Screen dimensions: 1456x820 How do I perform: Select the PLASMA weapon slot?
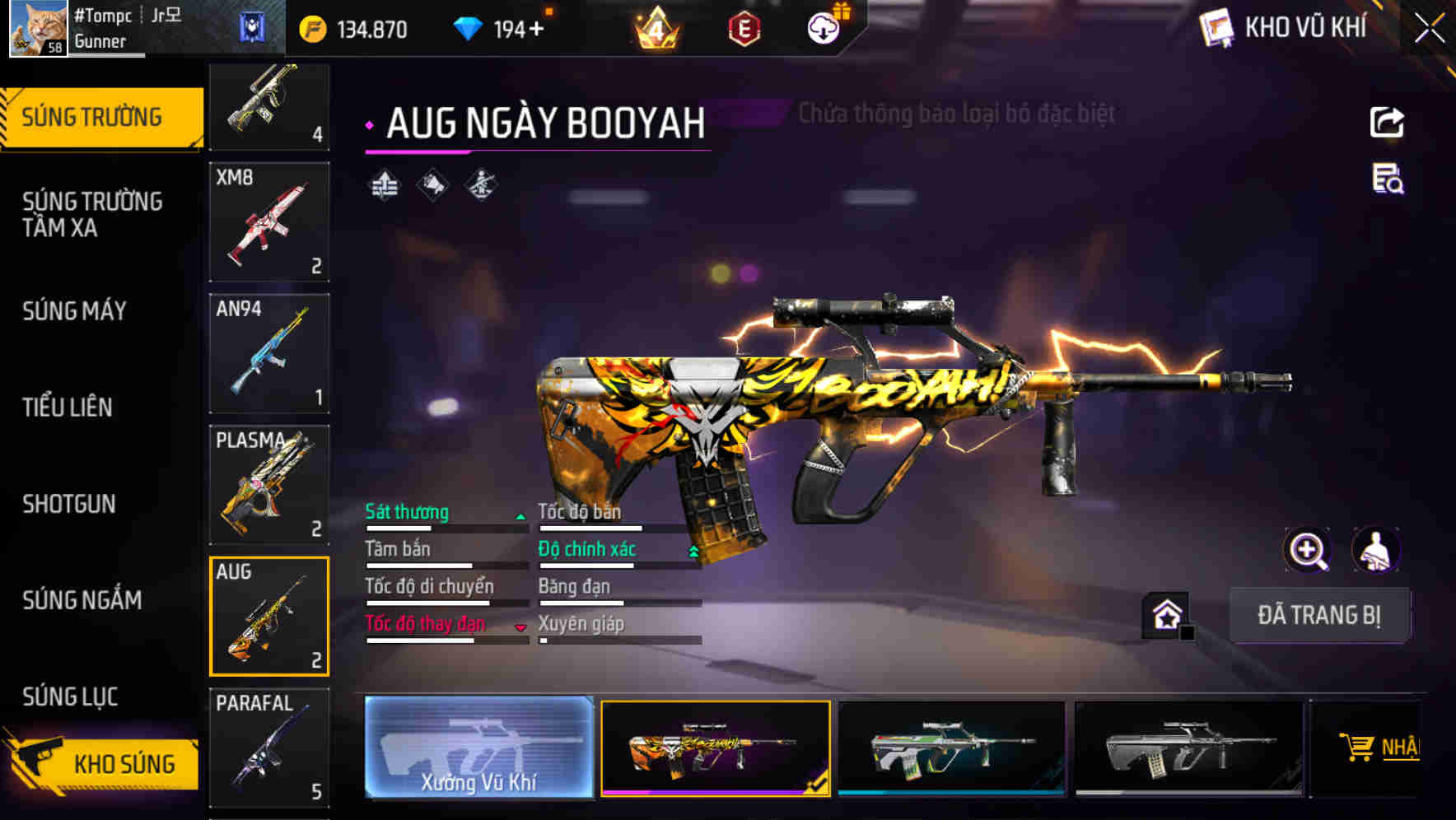coord(269,485)
